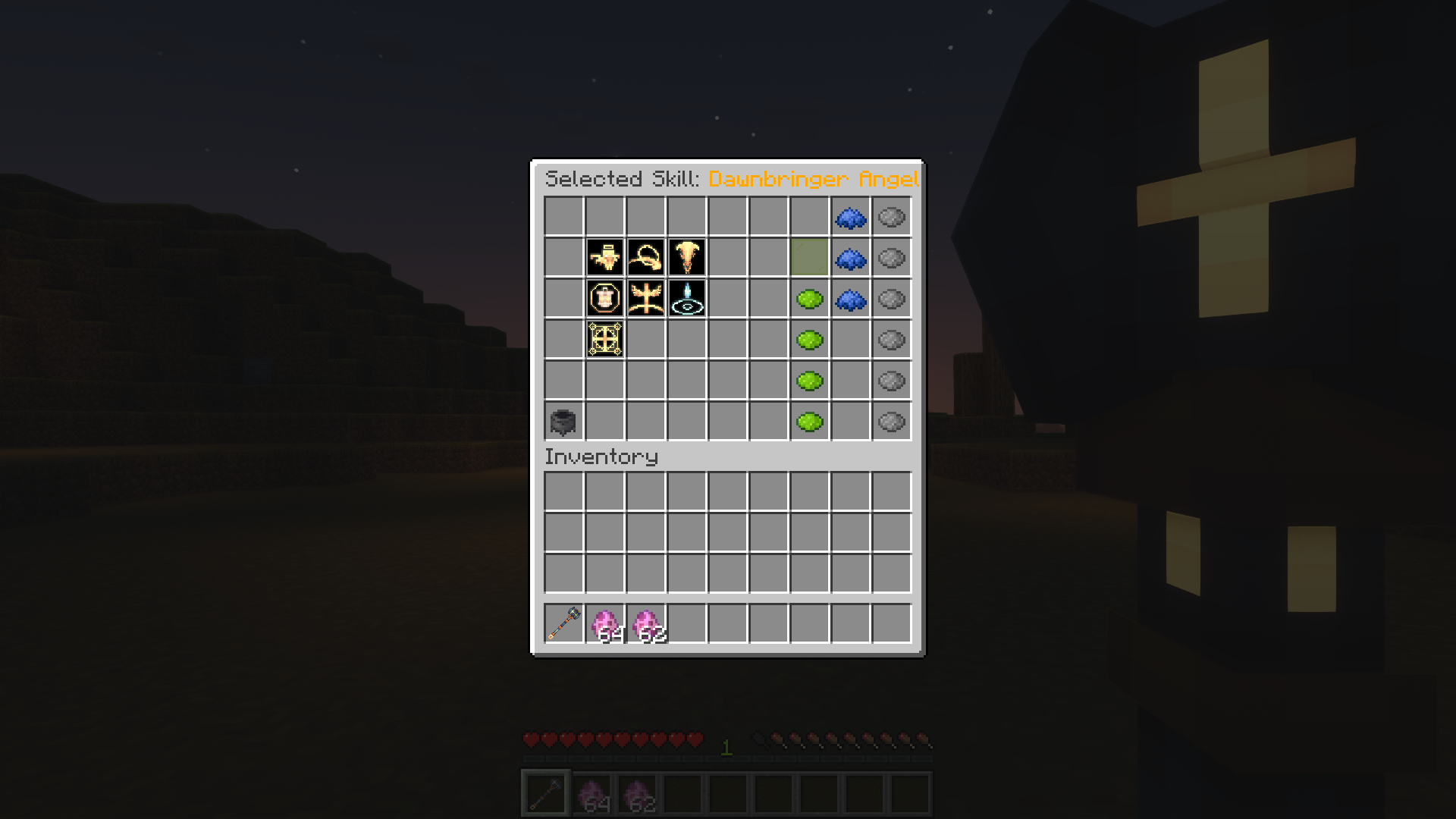Select the rising flame pillar skill icon
This screenshot has width=1456, height=819.
pos(687,258)
